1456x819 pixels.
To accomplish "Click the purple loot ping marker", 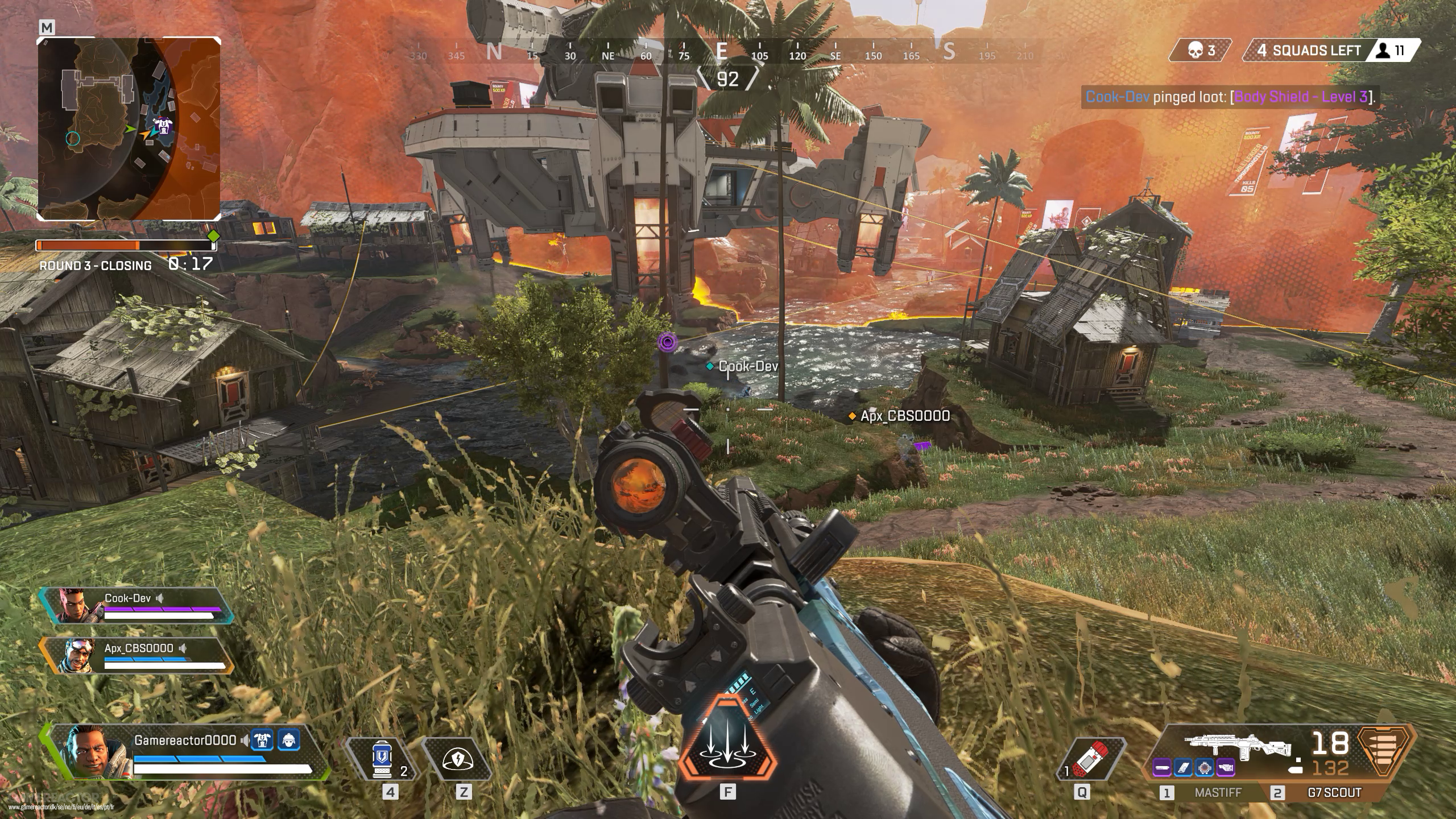I will 668,342.
